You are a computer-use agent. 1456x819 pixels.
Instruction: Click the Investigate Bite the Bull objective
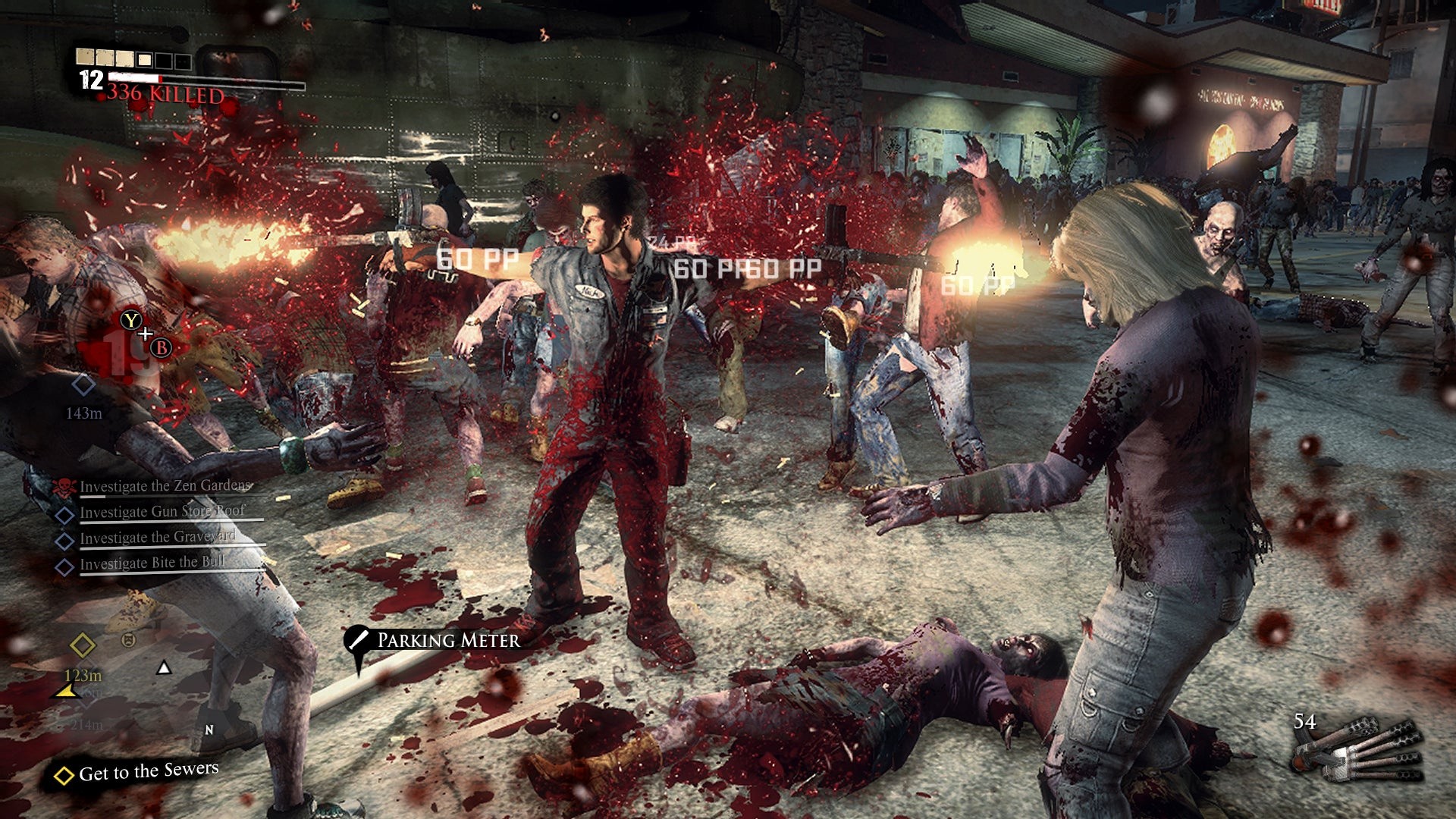click(152, 563)
